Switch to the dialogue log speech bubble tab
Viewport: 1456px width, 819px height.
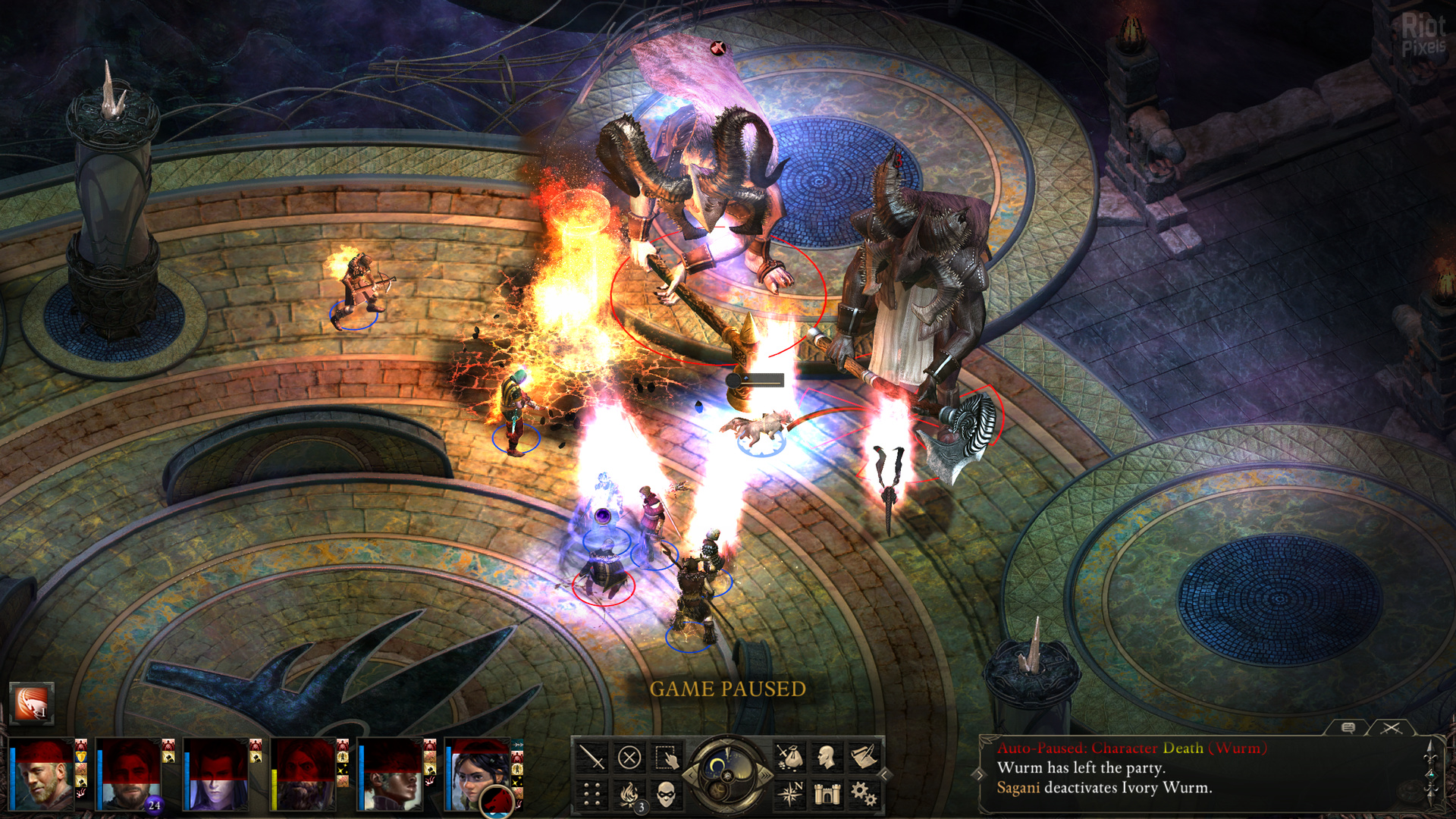pyautogui.click(x=1348, y=728)
